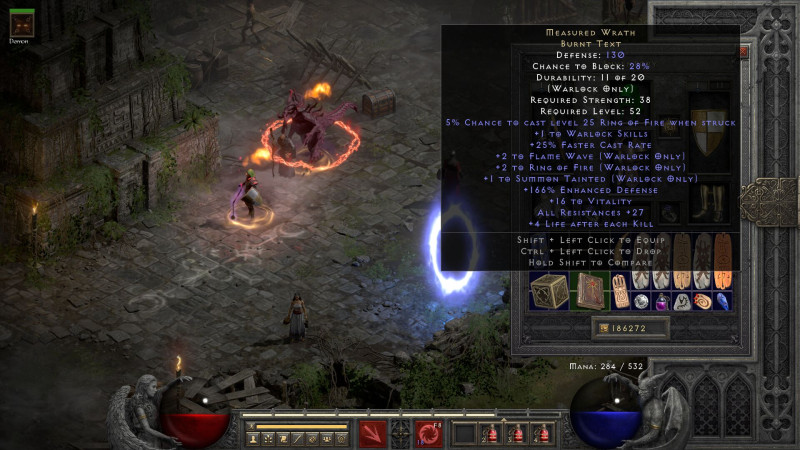
Task: Click the equipped boots slot
Action: 712,202
